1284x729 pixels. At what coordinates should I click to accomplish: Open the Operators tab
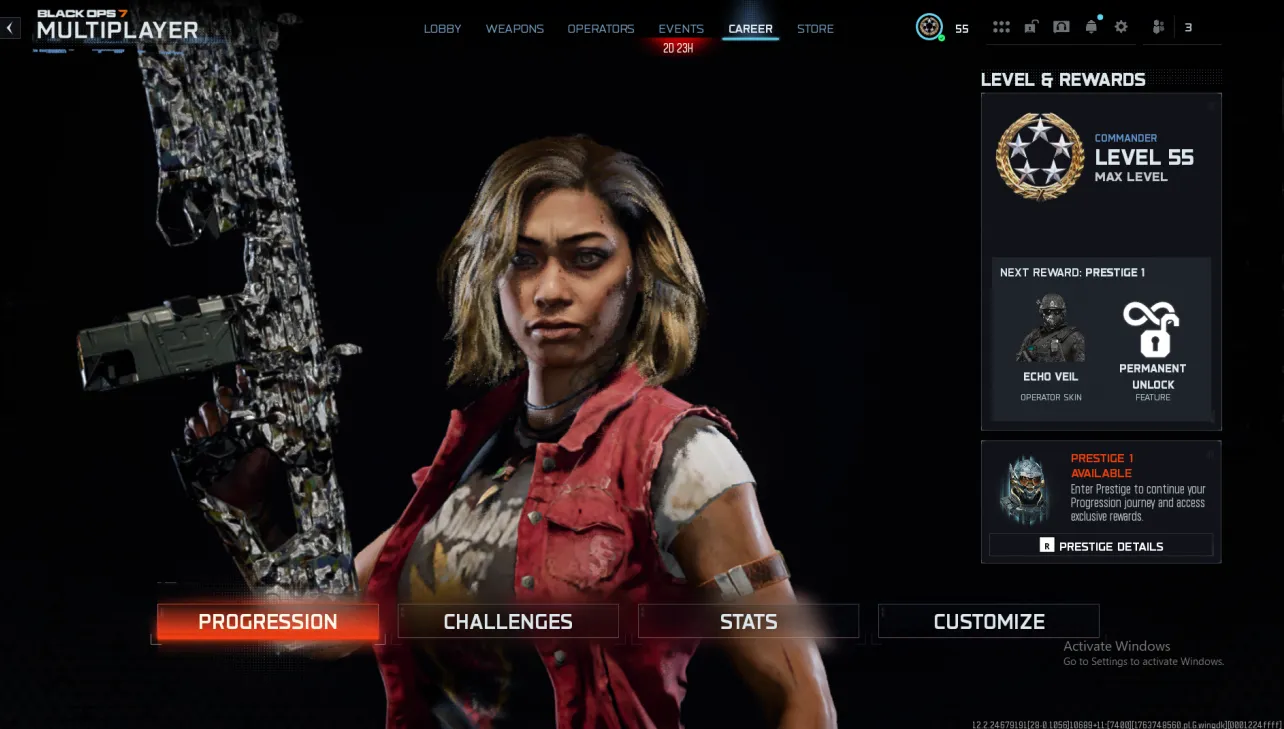coord(600,28)
